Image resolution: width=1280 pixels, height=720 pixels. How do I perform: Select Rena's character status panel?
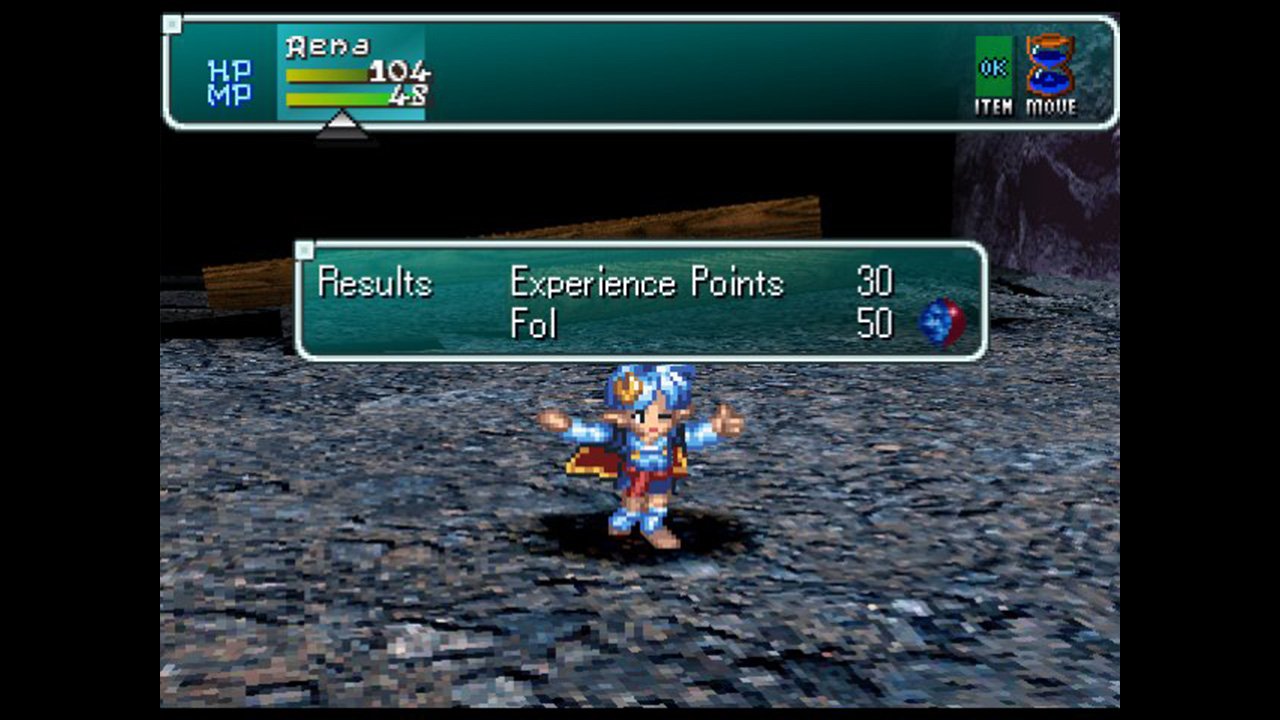point(351,73)
